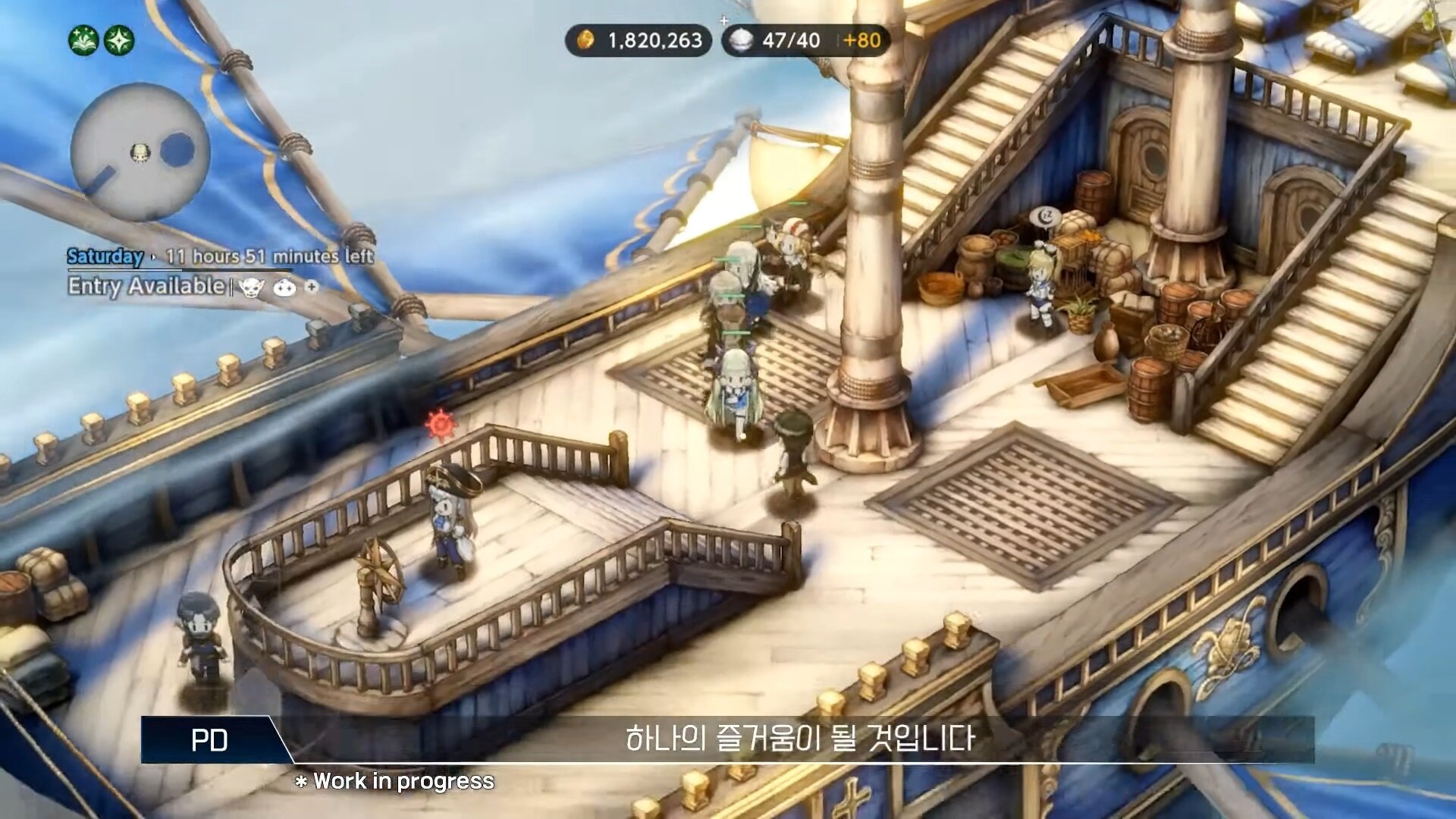
Task: Click the Saturday schedule label
Action: (x=105, y=256)
